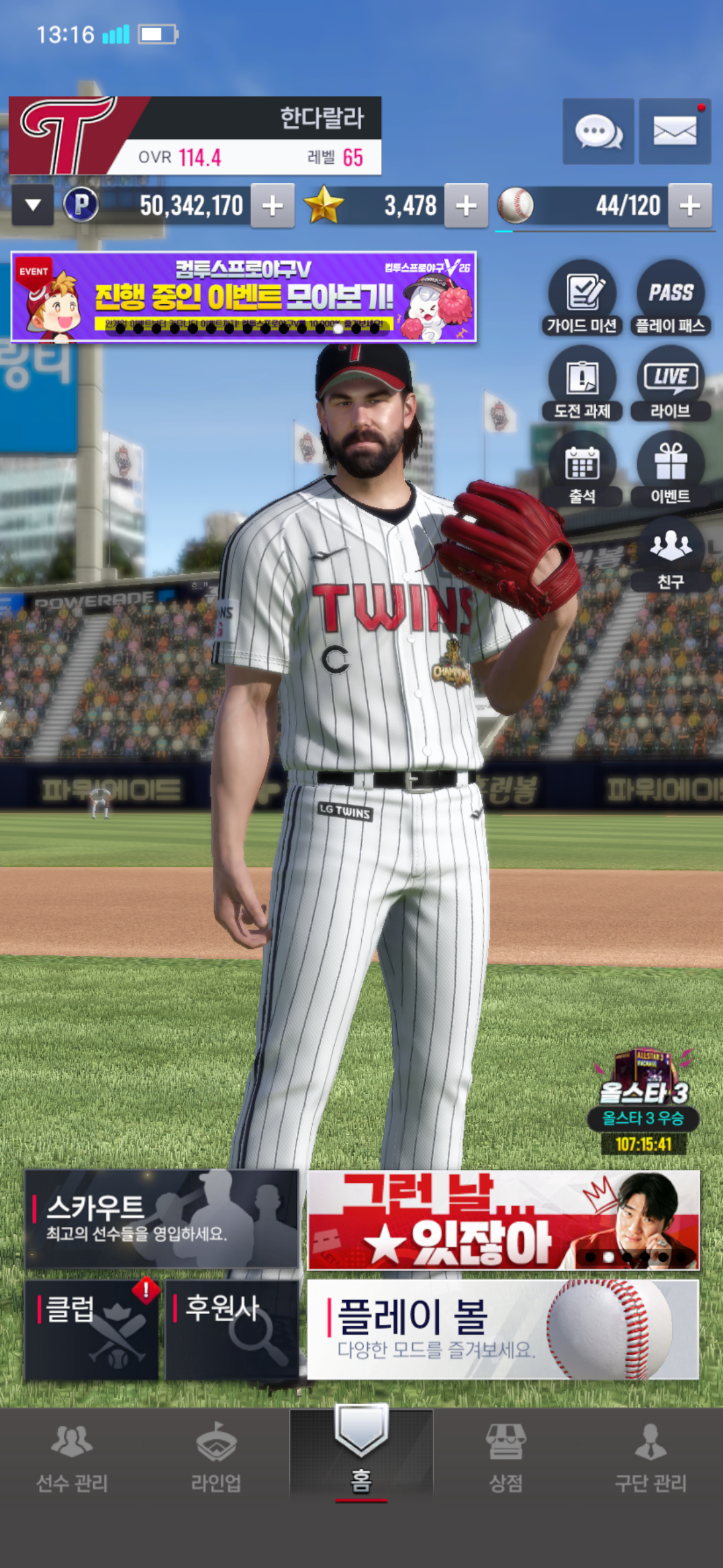Switch to the 라인업 lineup tab

click(x=216, y=1458)
